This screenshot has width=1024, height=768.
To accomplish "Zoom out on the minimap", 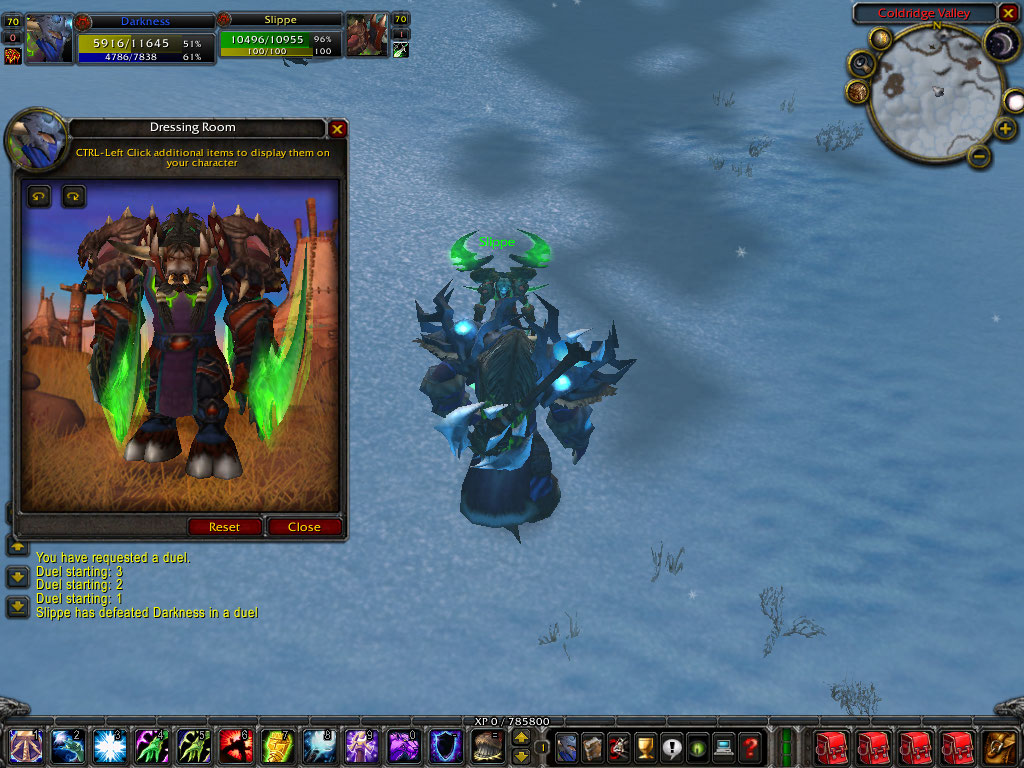I will point(980,156).
